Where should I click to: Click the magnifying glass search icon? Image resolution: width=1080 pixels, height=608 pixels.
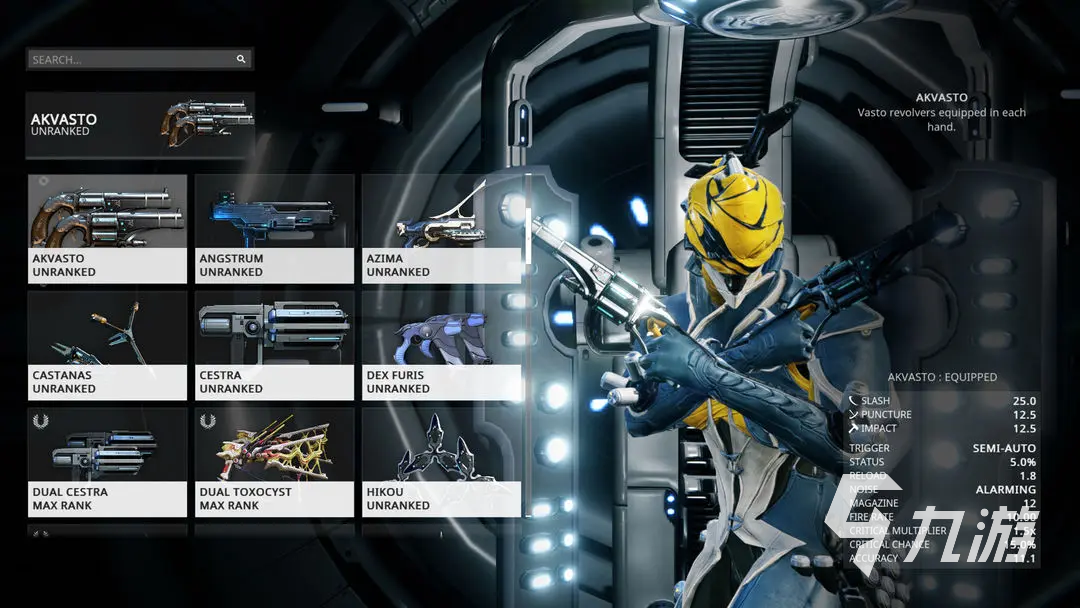pos(241,60)
